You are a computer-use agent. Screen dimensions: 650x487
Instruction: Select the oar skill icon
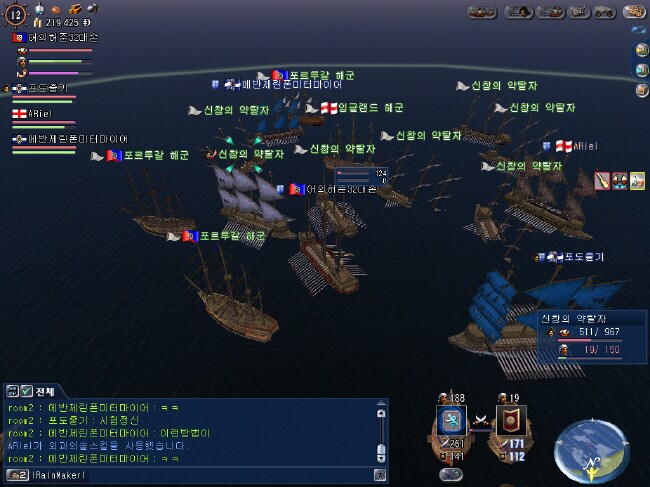(x=602, y=180)
